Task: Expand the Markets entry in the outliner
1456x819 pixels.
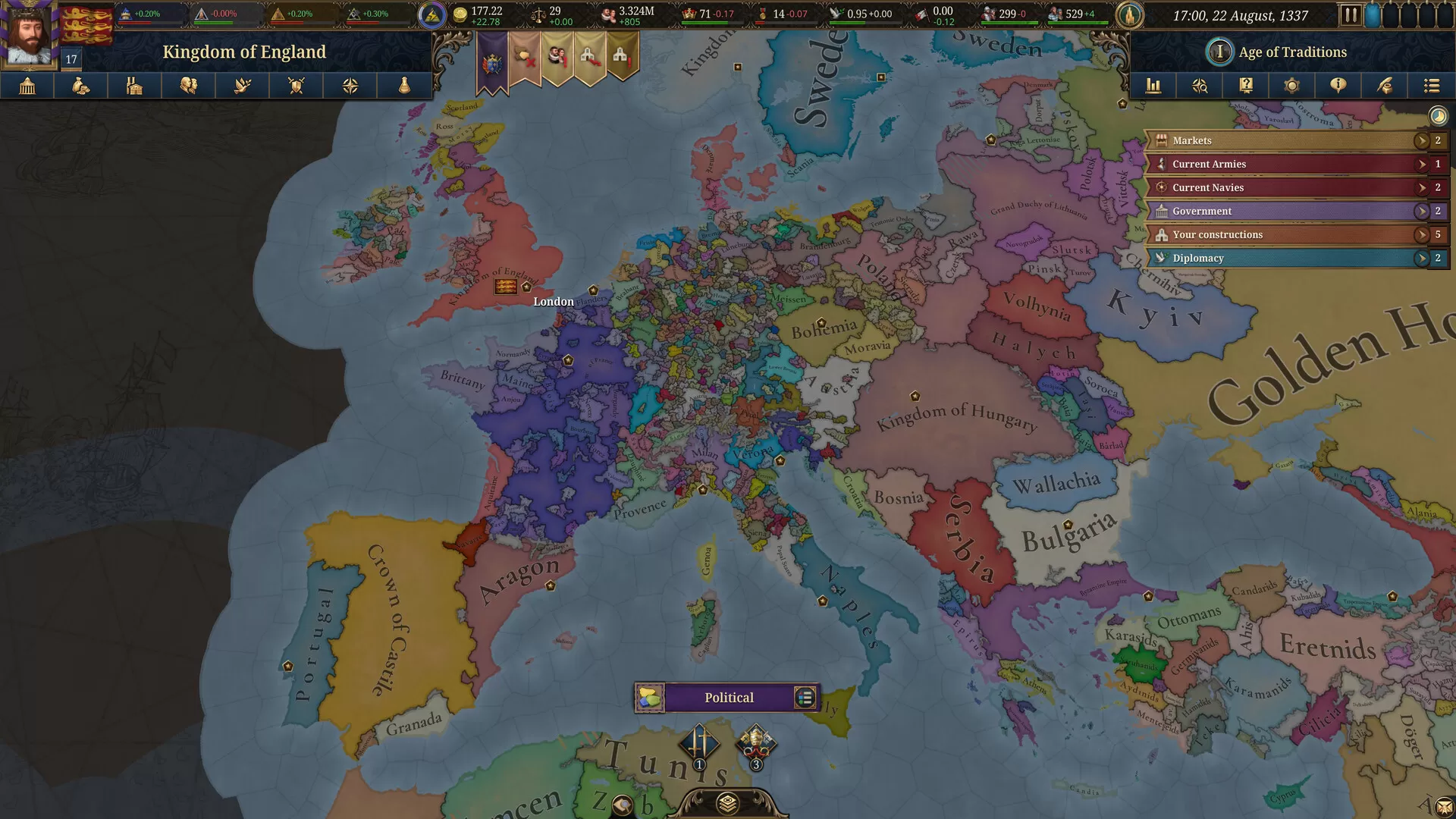Action: (1423, 140)
